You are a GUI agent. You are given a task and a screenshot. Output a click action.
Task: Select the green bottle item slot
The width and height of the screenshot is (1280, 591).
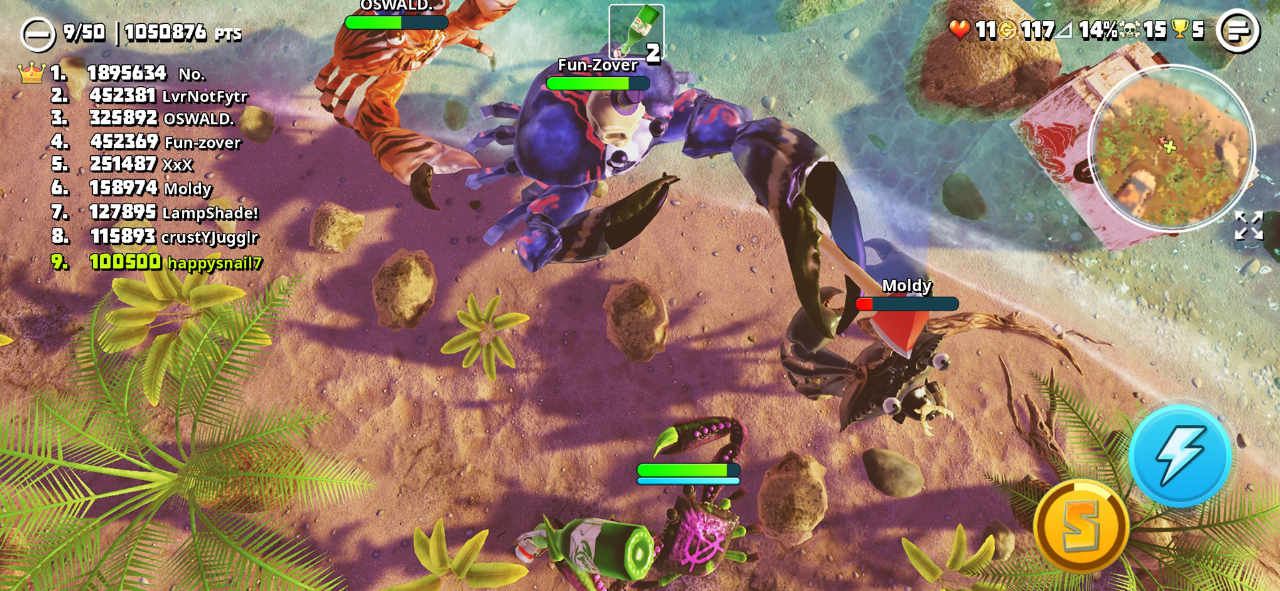pos(636,30)
